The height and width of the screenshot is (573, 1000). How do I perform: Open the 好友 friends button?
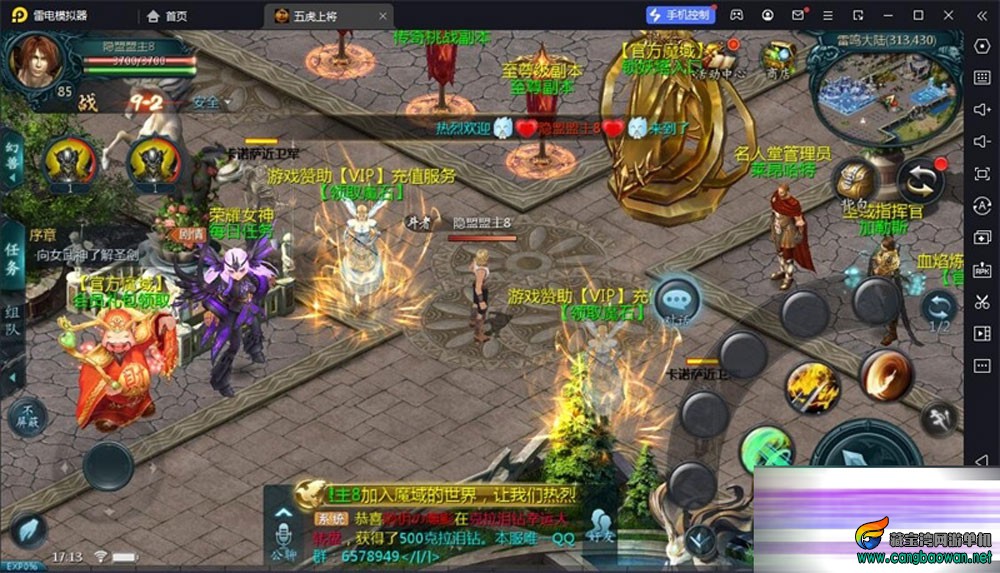[x=599, y=525]
